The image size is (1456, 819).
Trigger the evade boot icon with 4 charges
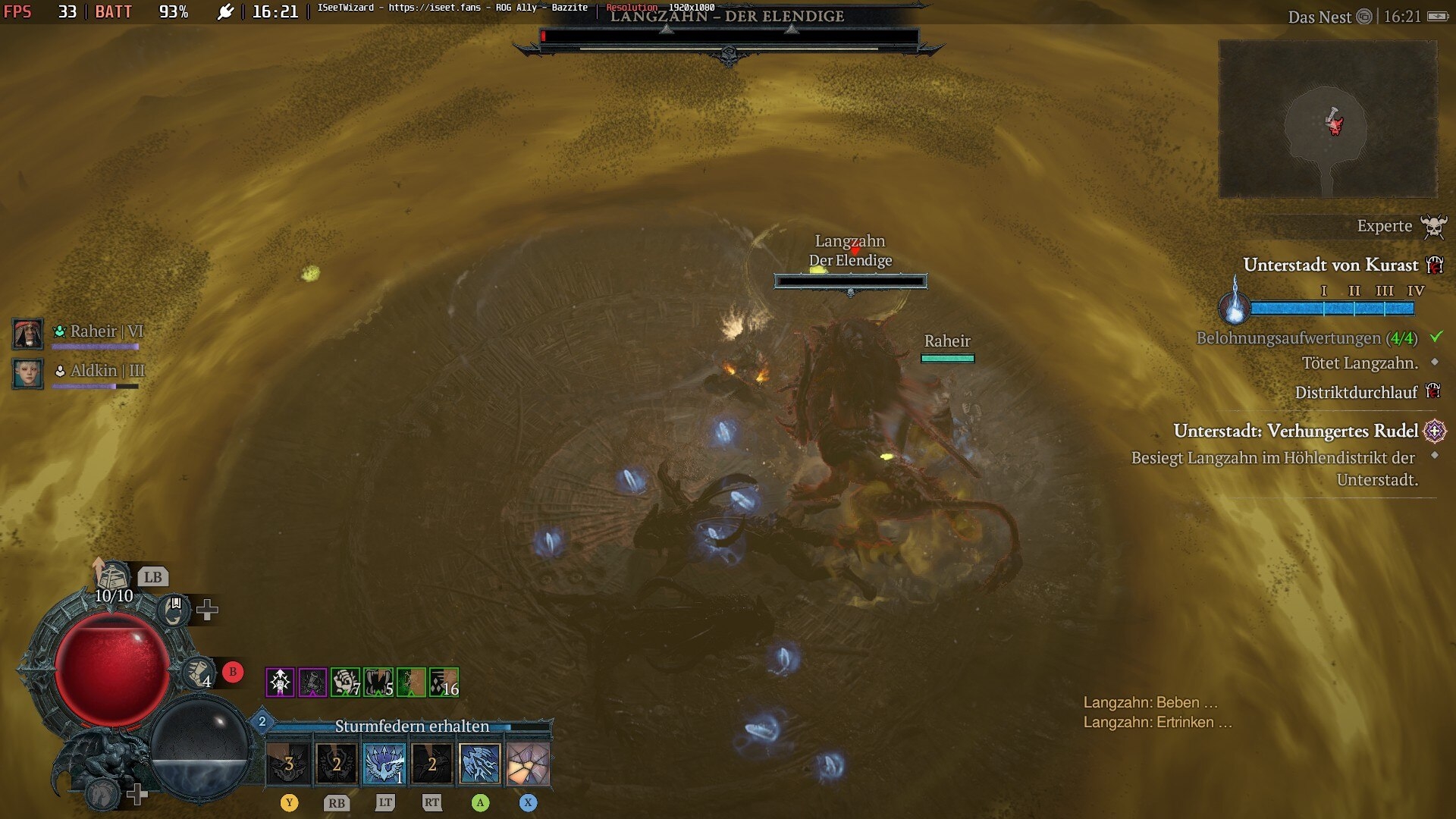[199, 672]
